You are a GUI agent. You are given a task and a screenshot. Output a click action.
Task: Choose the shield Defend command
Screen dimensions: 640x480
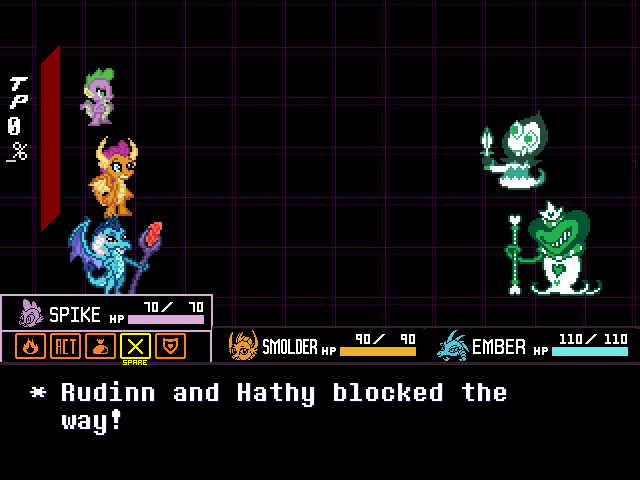point(171,346)
